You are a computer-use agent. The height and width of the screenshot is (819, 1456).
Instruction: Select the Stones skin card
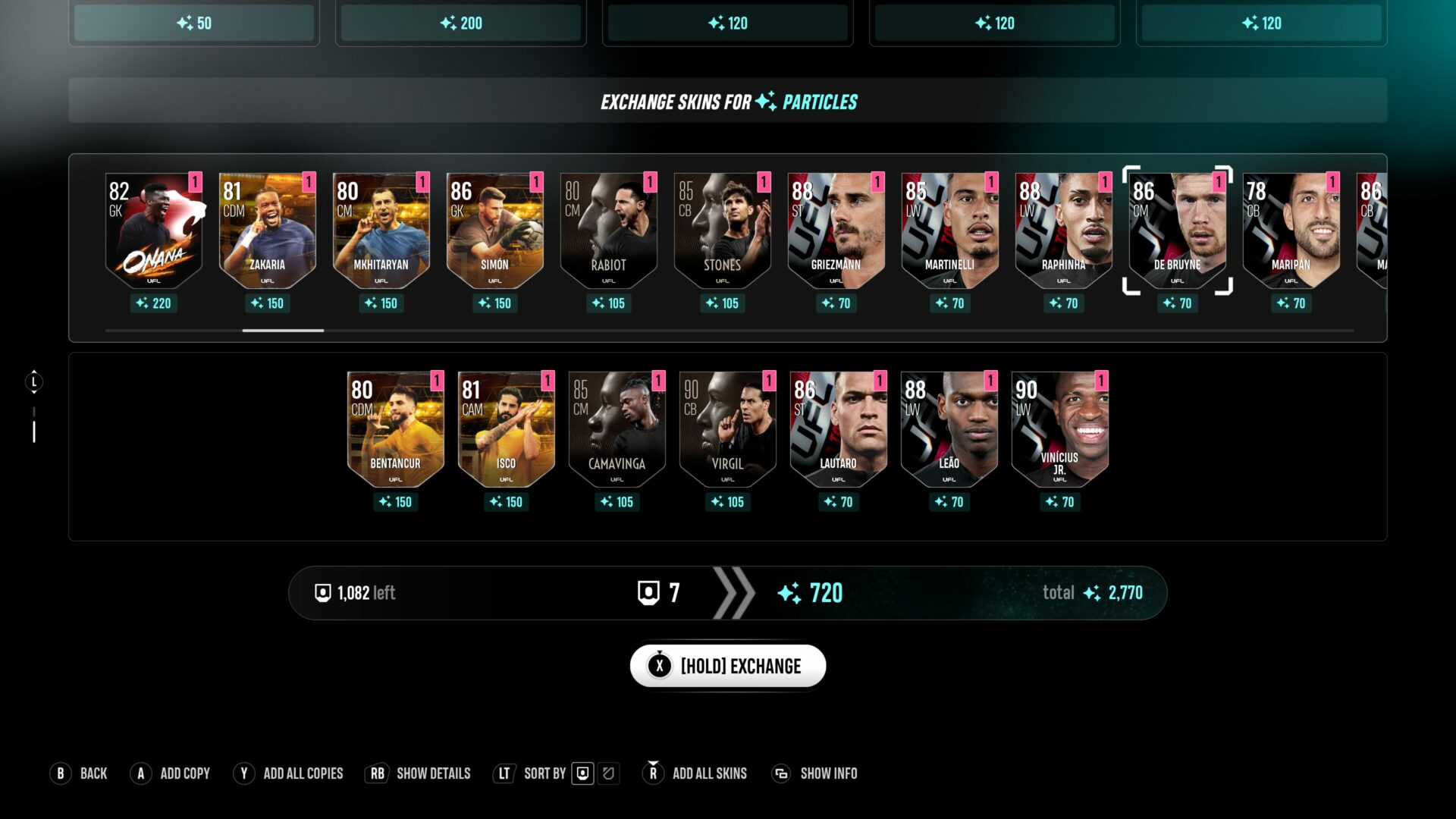723,231
